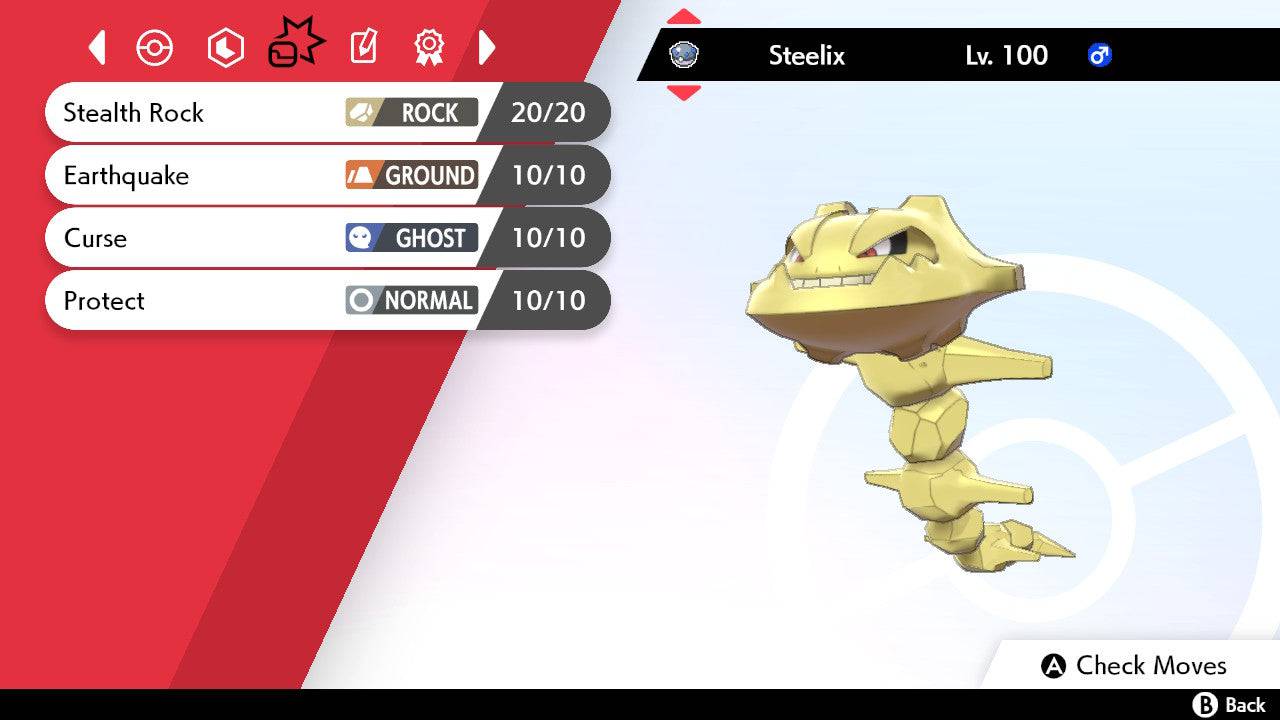Click the starburst moves page icon
This screenshot has height=720, width=1280.
click(296, 42)
